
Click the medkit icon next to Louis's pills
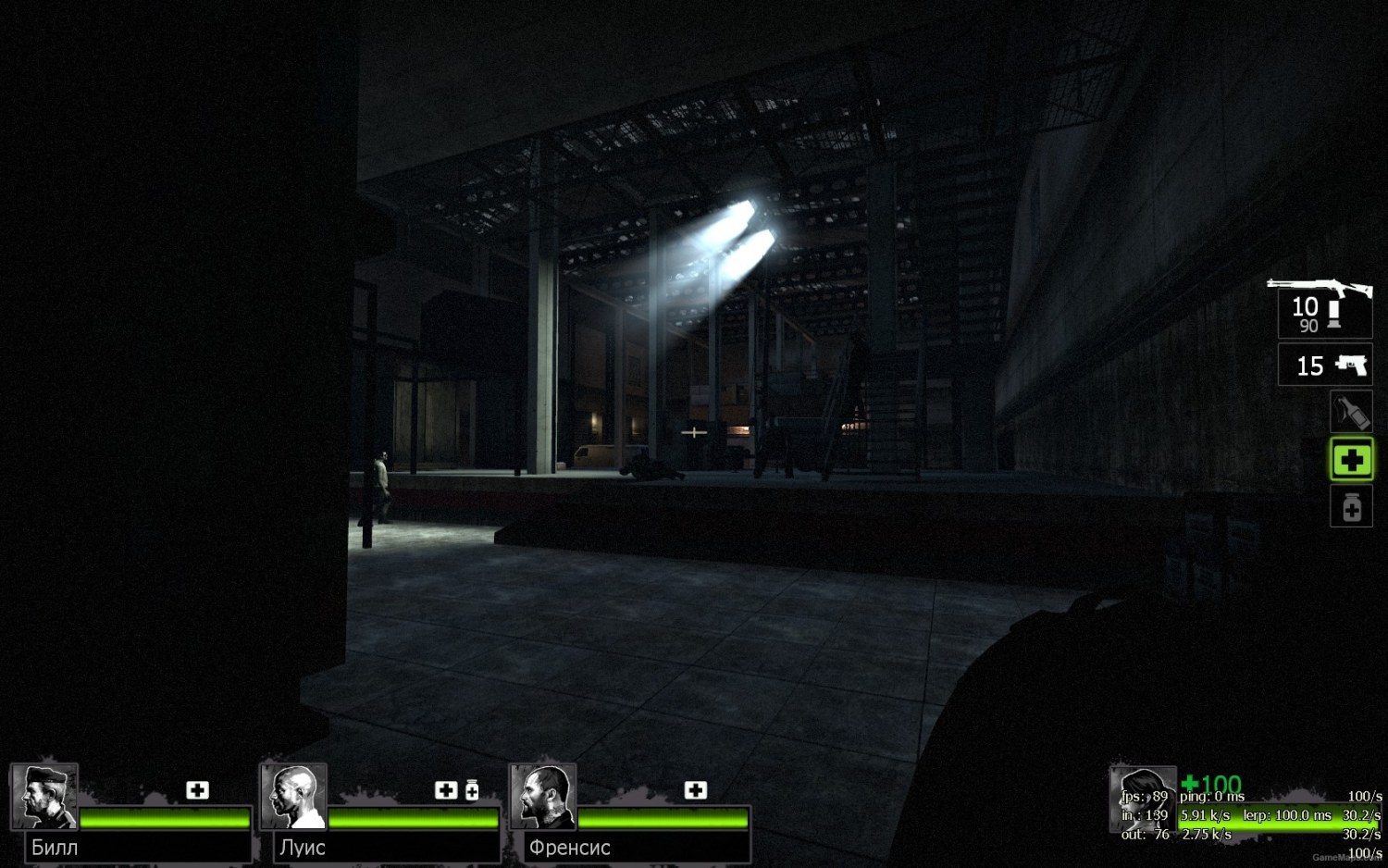tap(446, 789)
